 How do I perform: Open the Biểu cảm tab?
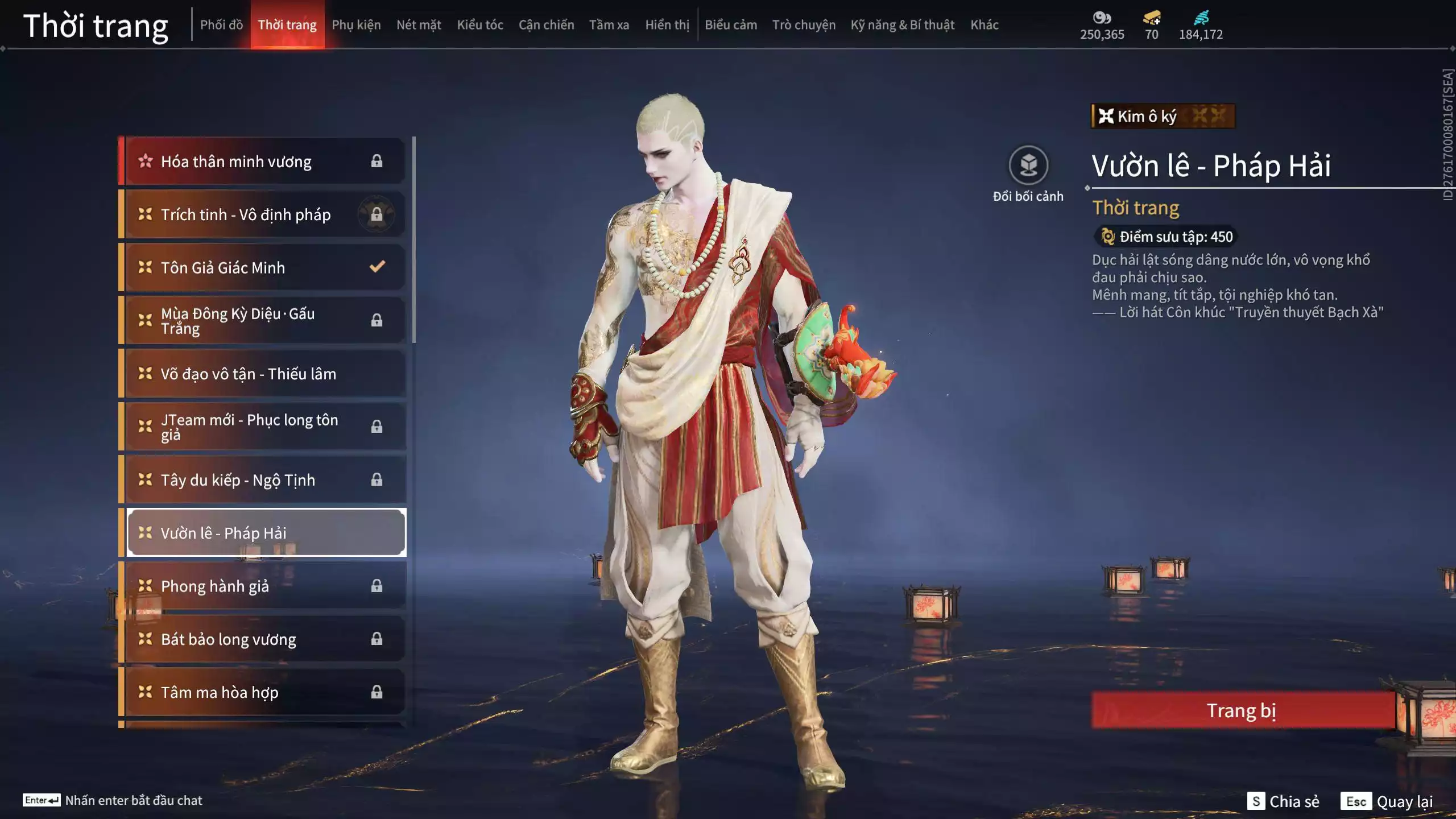tap(731, 25)
